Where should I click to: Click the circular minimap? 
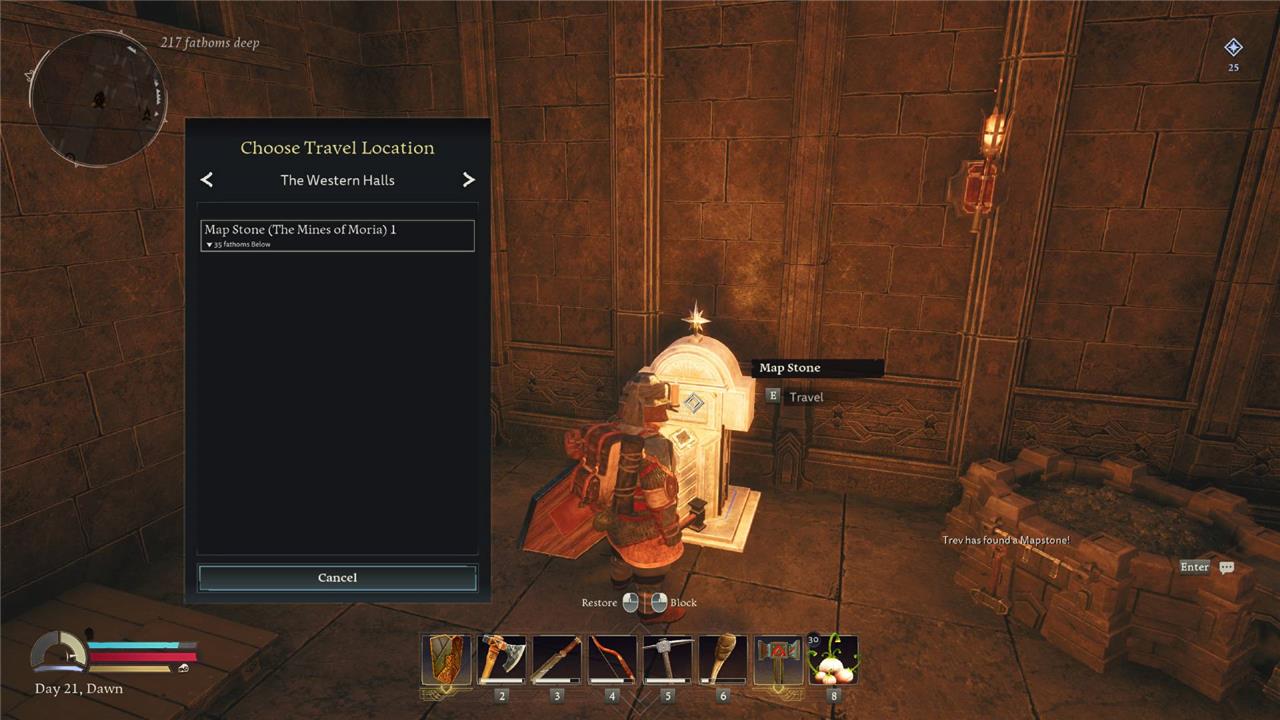click(x=99, y=99)
